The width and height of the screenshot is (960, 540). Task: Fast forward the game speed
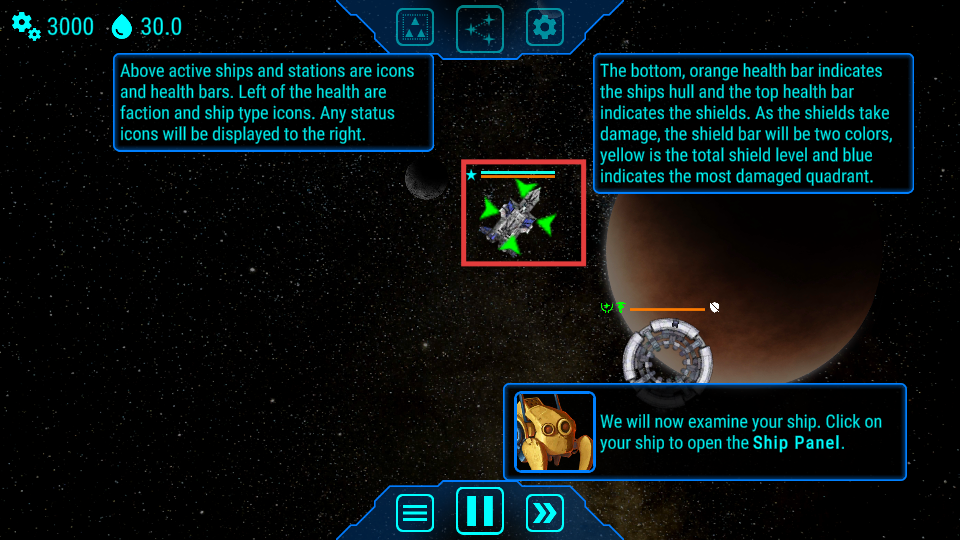(545, 513)
